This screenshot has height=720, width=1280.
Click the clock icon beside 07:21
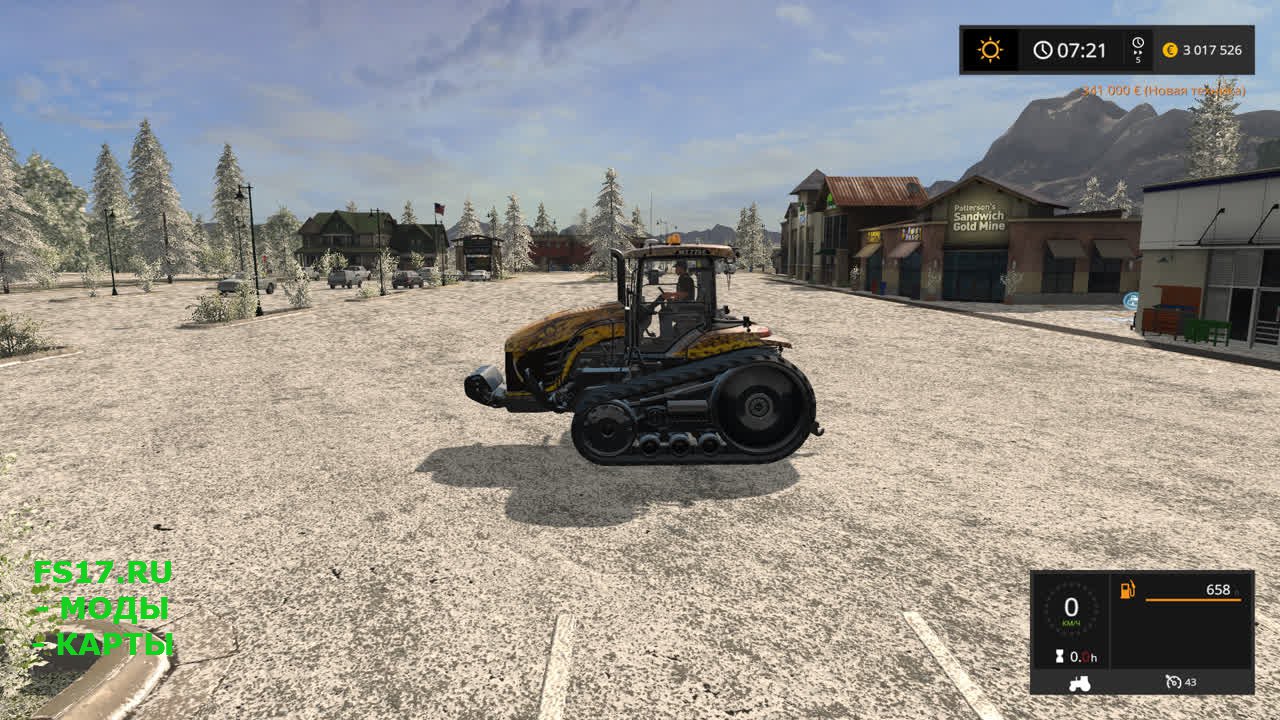pos(1042,49)
